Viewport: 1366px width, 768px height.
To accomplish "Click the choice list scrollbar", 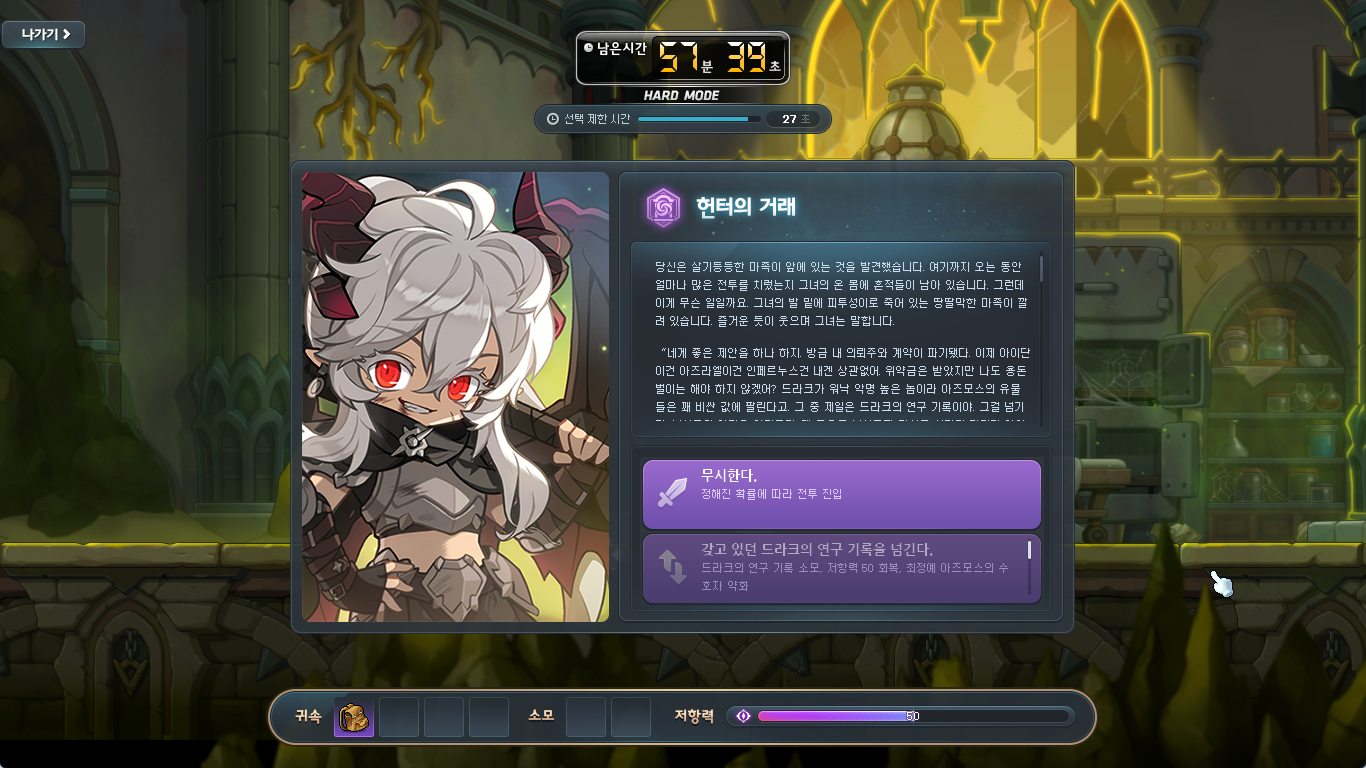I will pos(1029,550).
